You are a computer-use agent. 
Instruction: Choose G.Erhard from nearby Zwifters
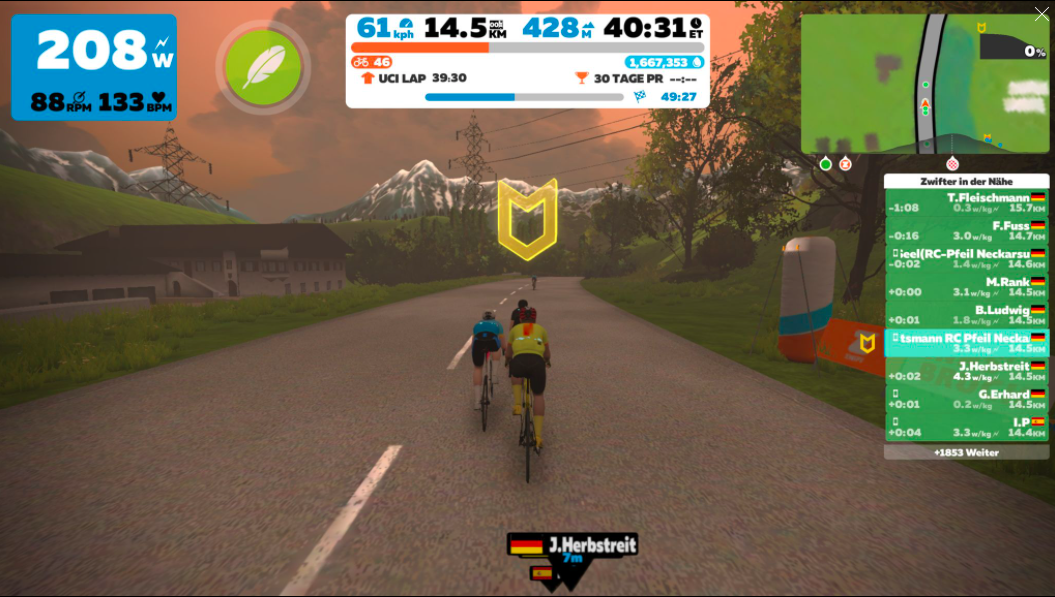pos(966,399)
